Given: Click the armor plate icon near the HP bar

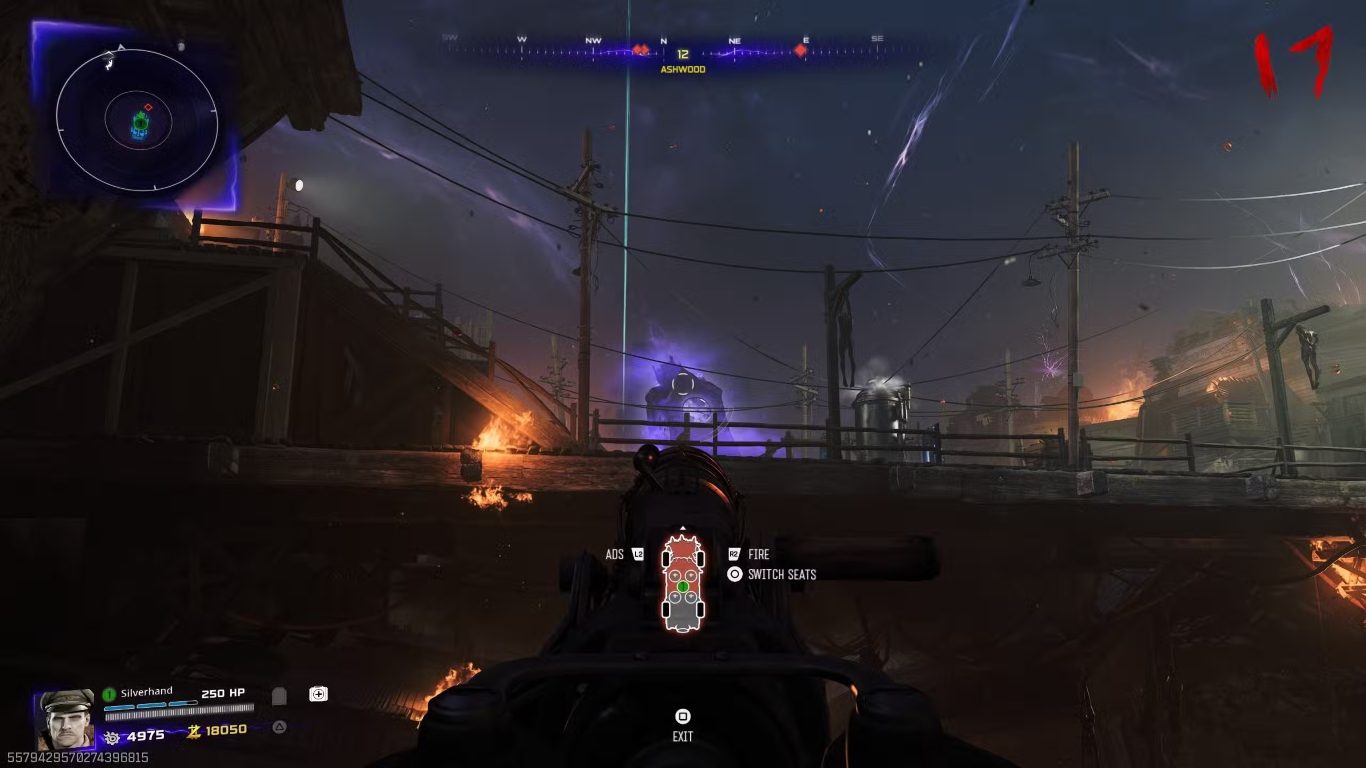Looking at the screenshot, I should pos(281,695).
